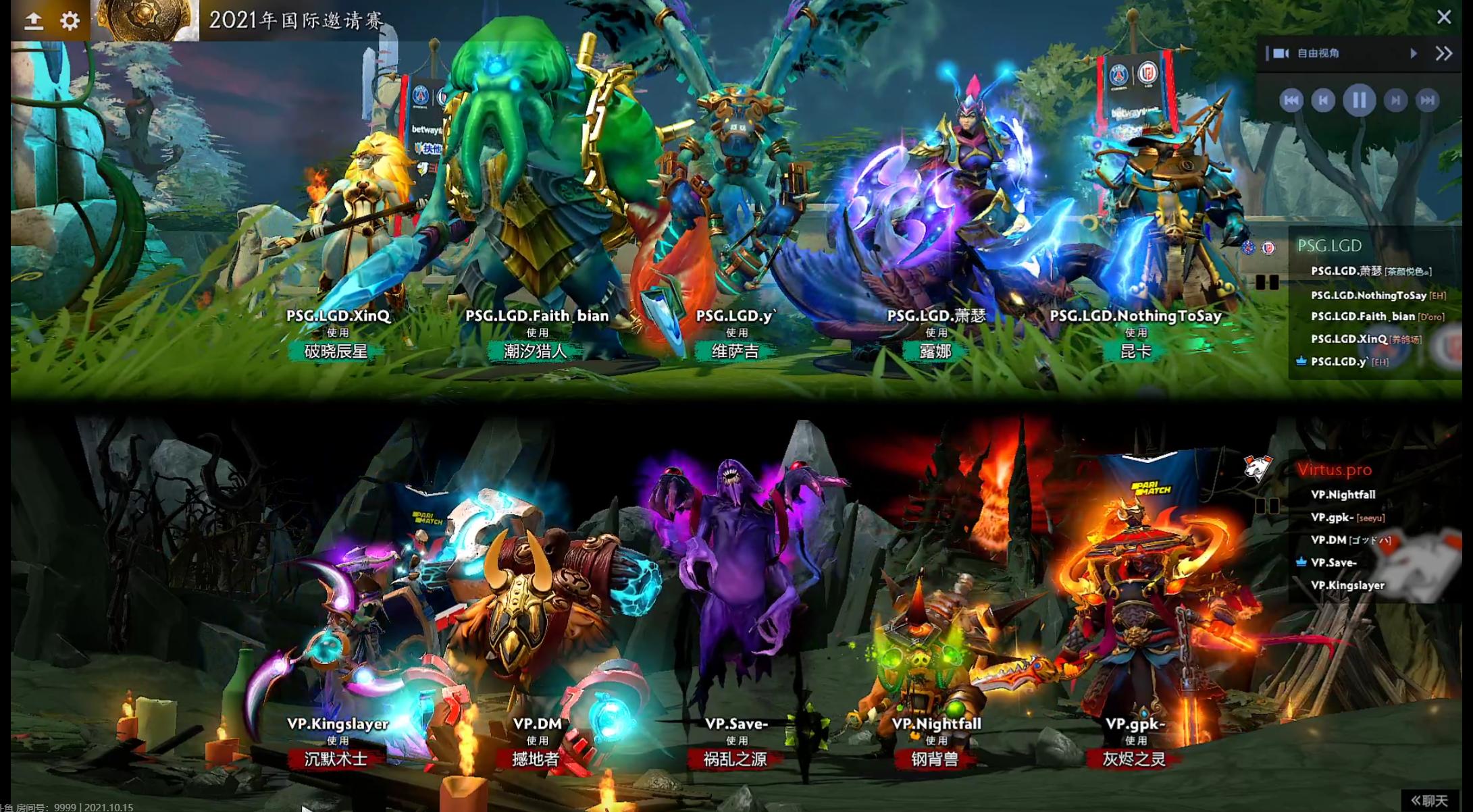
Task: Expand the 自由视角 camera selector arrow
Action: point(1414,53)
